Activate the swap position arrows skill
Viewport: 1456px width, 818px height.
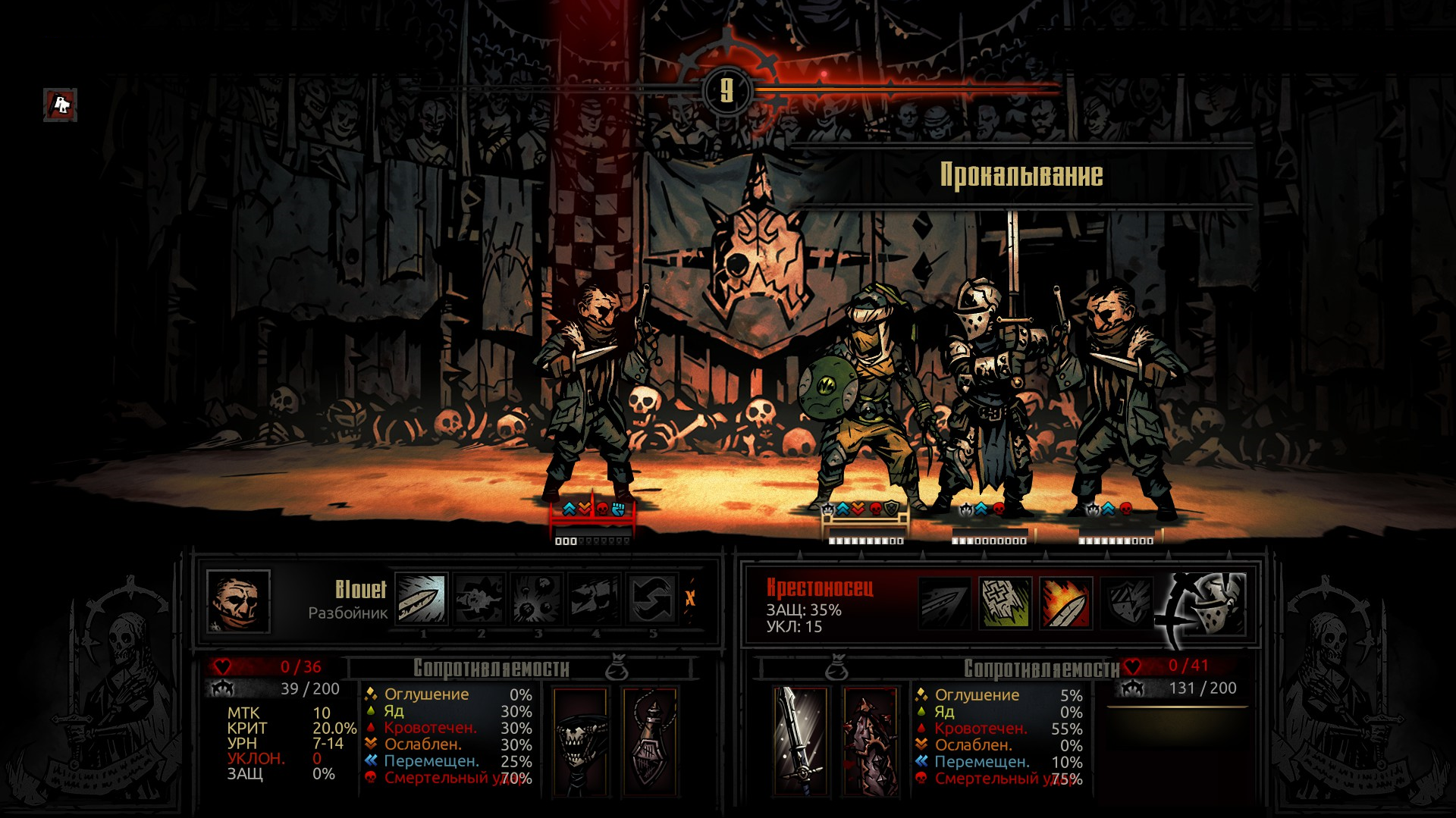tap(652, 598)
